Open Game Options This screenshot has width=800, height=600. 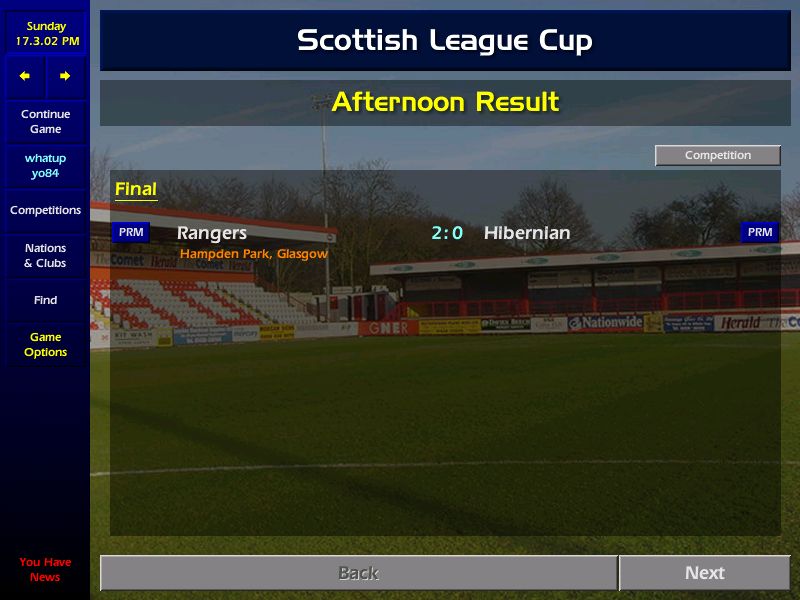[x=45, y=345]
